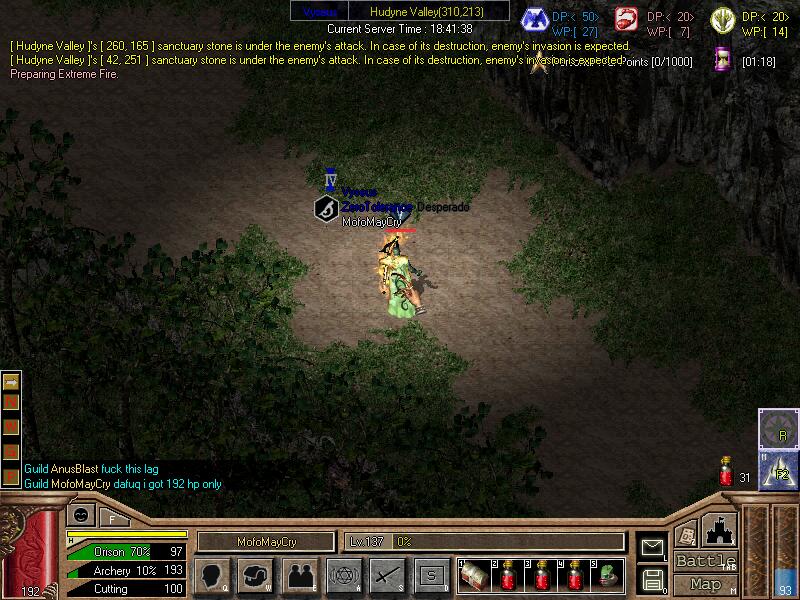Switch to the F tab
800x600 pixels.
112,517
